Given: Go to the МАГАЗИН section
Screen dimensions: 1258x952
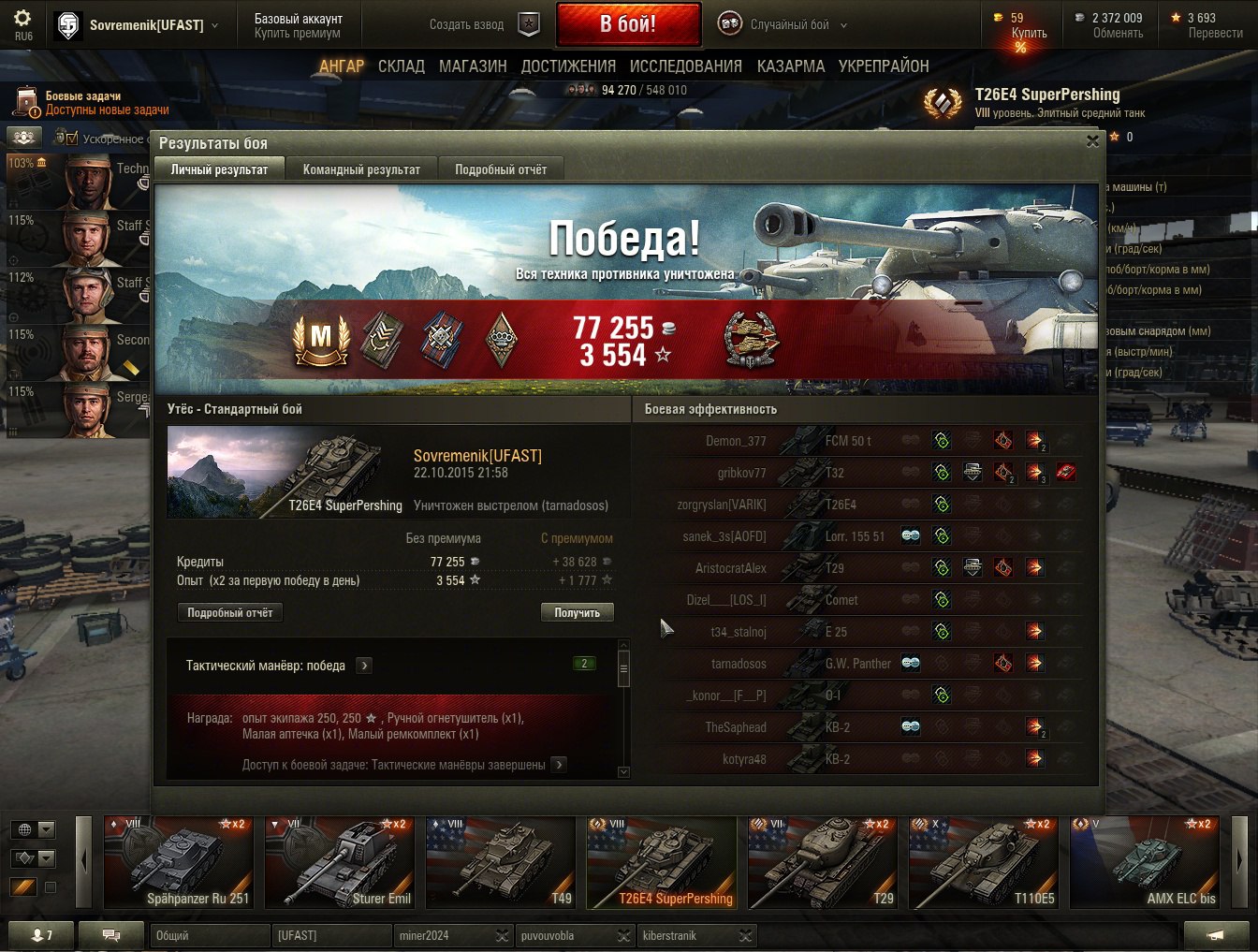Looking at the screenshot, I should 473,66.
